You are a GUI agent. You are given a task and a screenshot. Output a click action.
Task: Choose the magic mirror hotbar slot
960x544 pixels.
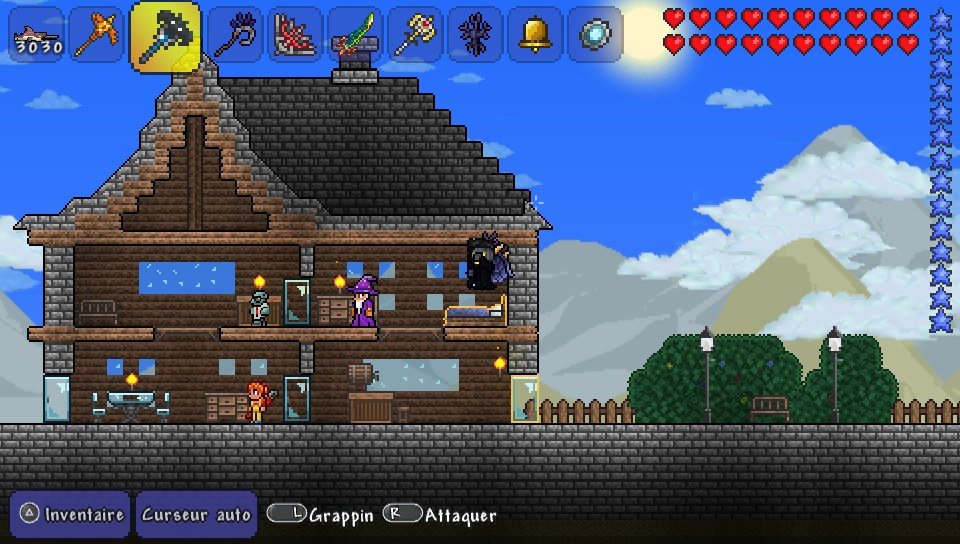tap(595, 36)
